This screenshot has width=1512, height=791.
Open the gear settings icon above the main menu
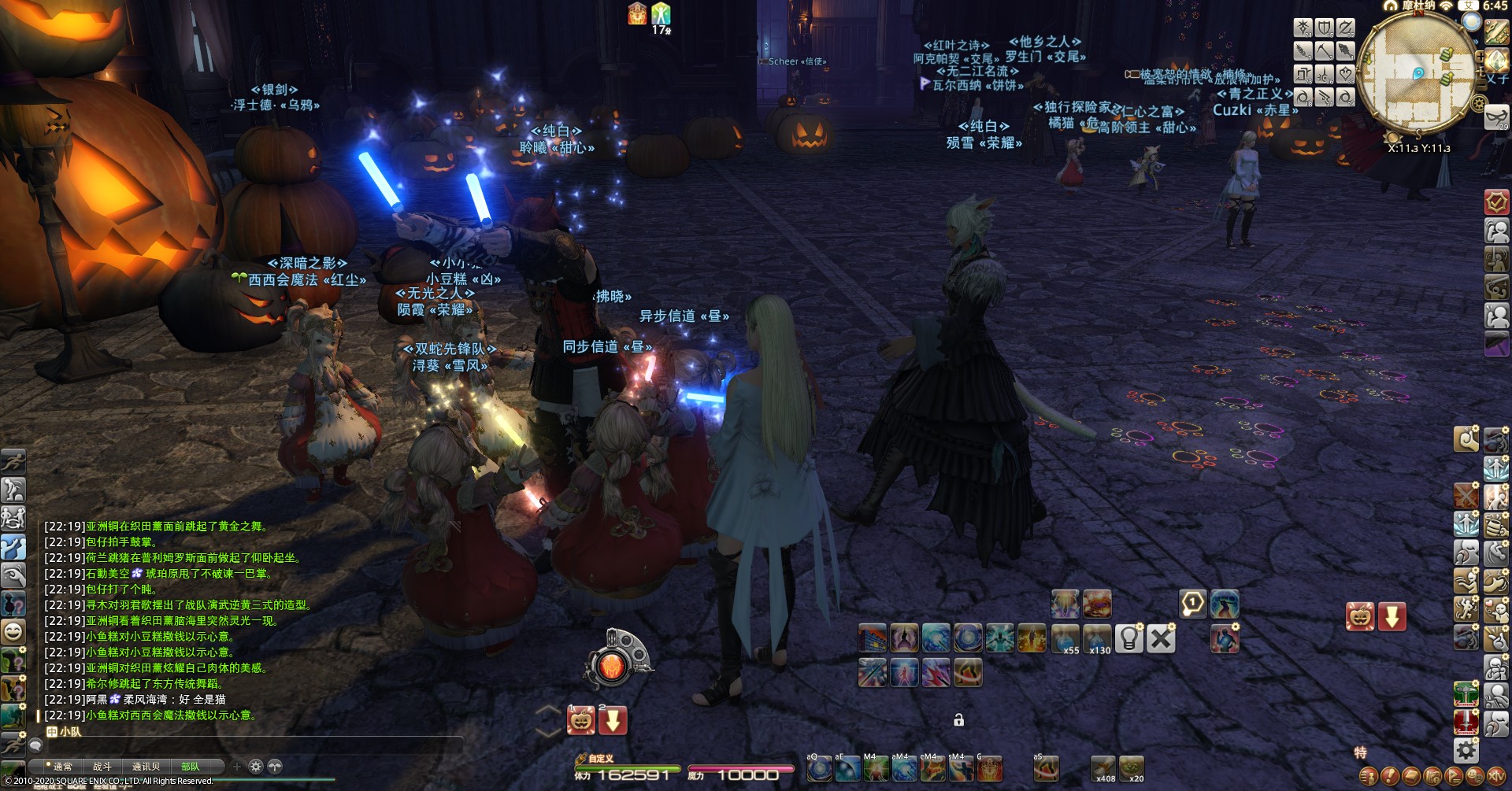pyautogui.click(x=1465, y=749)
